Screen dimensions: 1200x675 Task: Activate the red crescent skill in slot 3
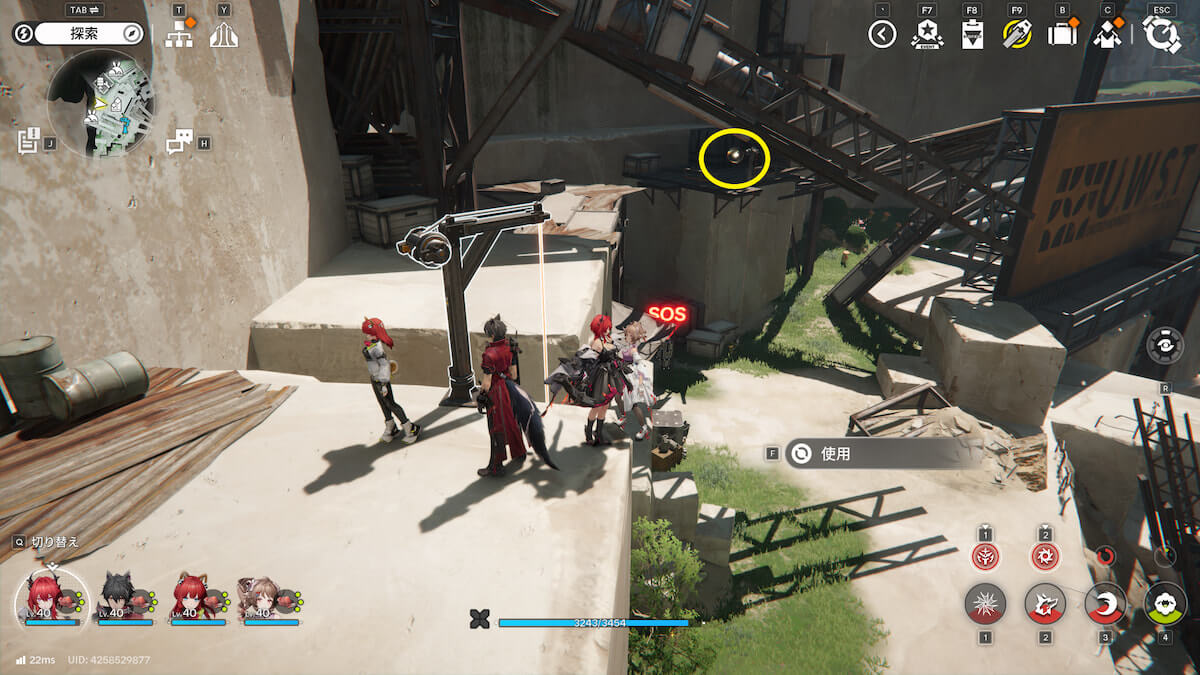click(1105, 604)
